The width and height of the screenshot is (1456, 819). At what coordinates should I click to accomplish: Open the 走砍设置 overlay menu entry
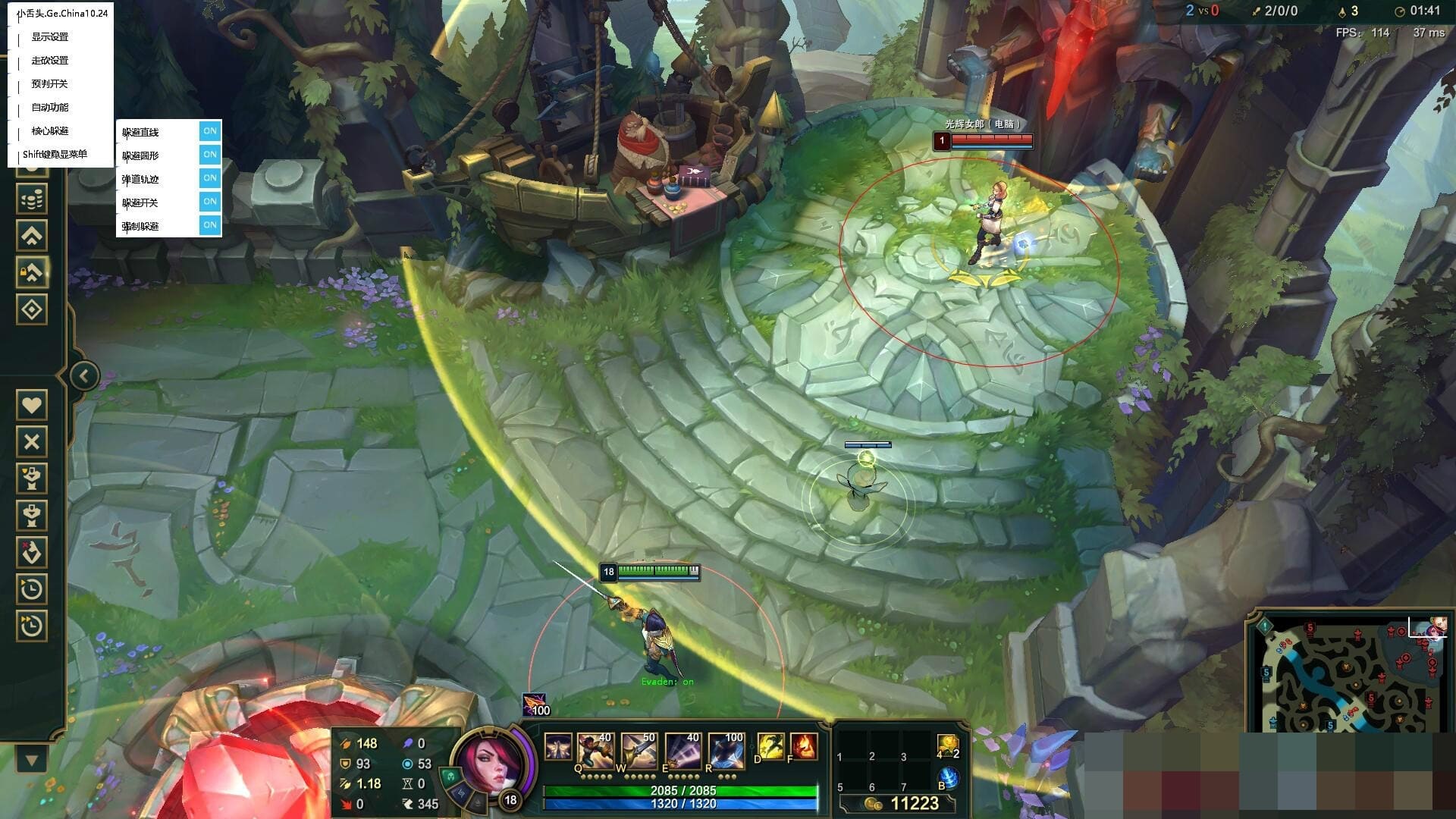(50, 61)
